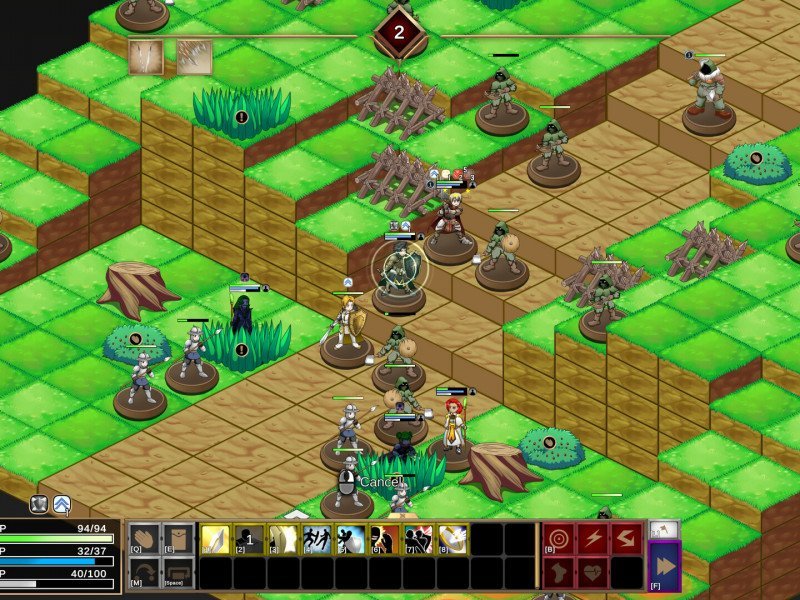Select the twin needles status icon
This screenshot has height=600, width=800.
tap(145, 57)
